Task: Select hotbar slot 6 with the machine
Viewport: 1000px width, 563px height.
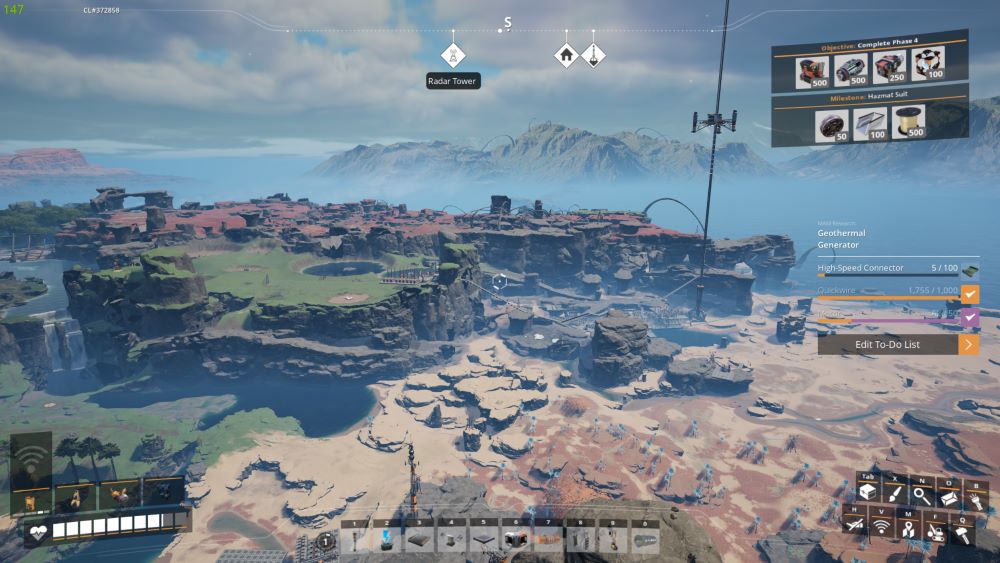Action: (x=516, y=539)
